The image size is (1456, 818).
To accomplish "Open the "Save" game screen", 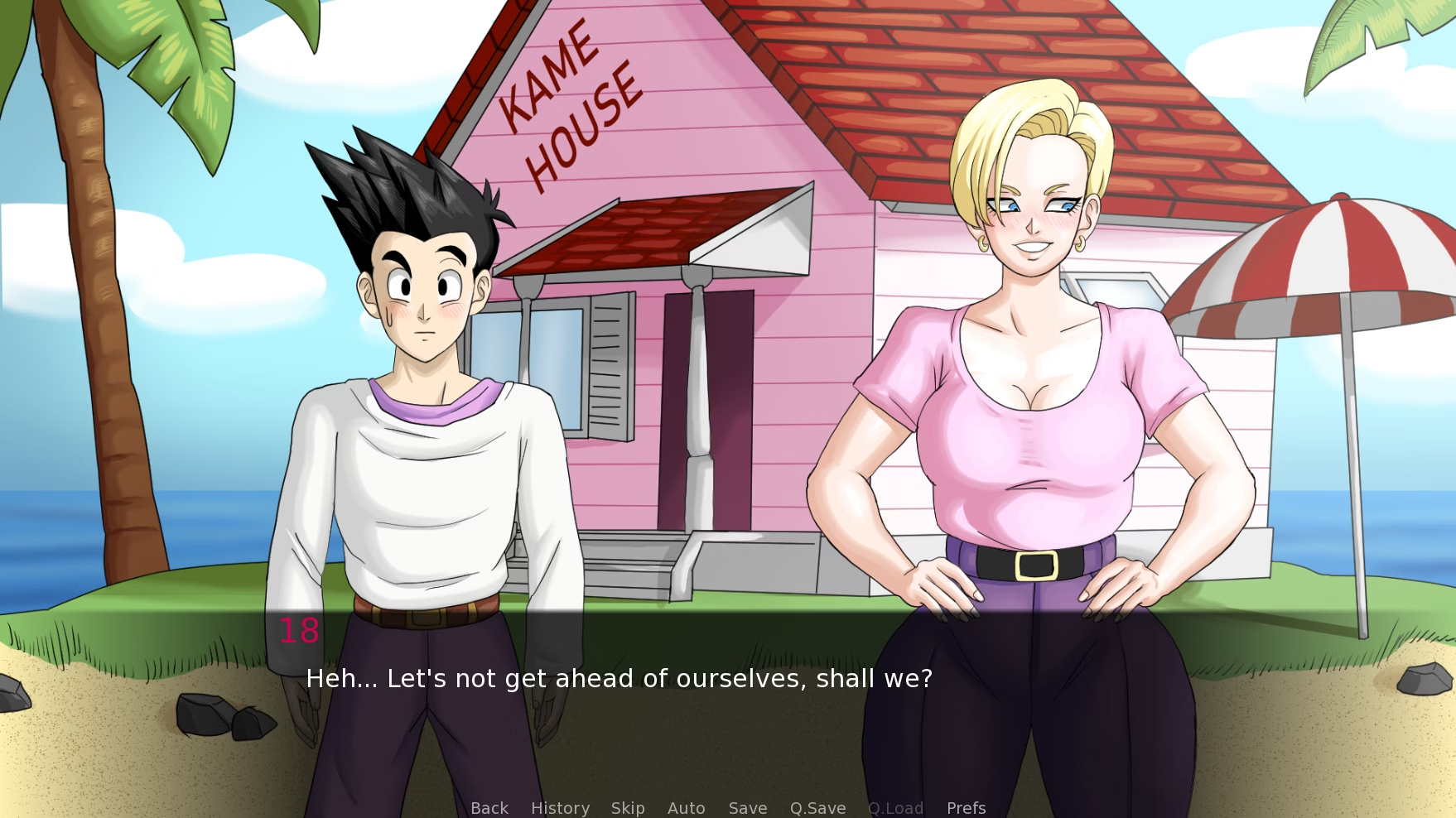I will point(746,808).
